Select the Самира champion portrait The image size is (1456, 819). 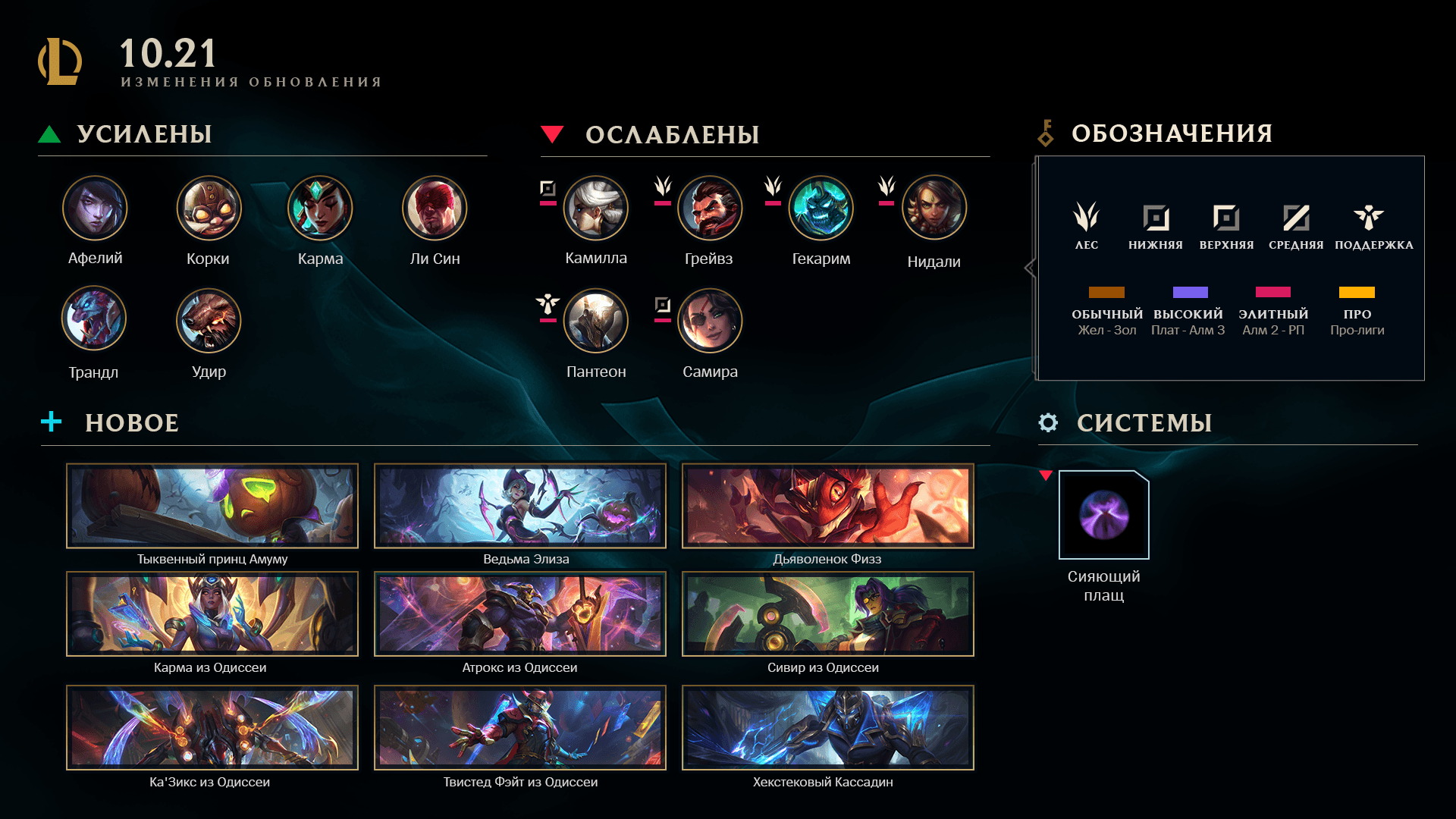coord(710,321)
